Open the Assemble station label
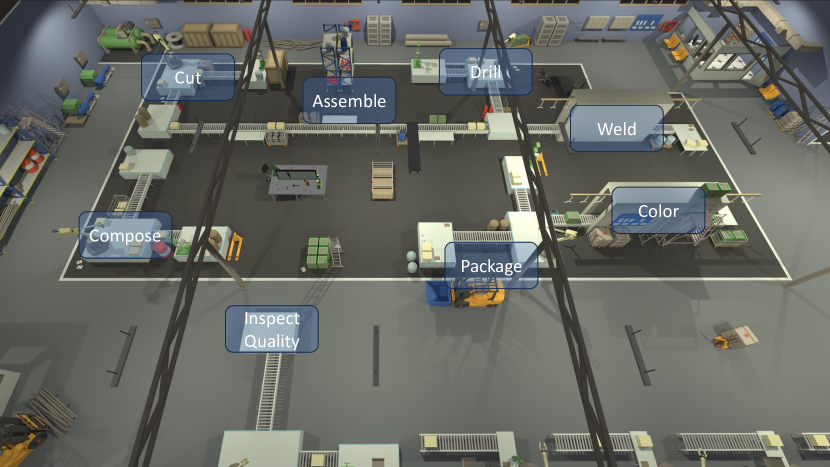830x467 pixels. [x=348, y=101]
